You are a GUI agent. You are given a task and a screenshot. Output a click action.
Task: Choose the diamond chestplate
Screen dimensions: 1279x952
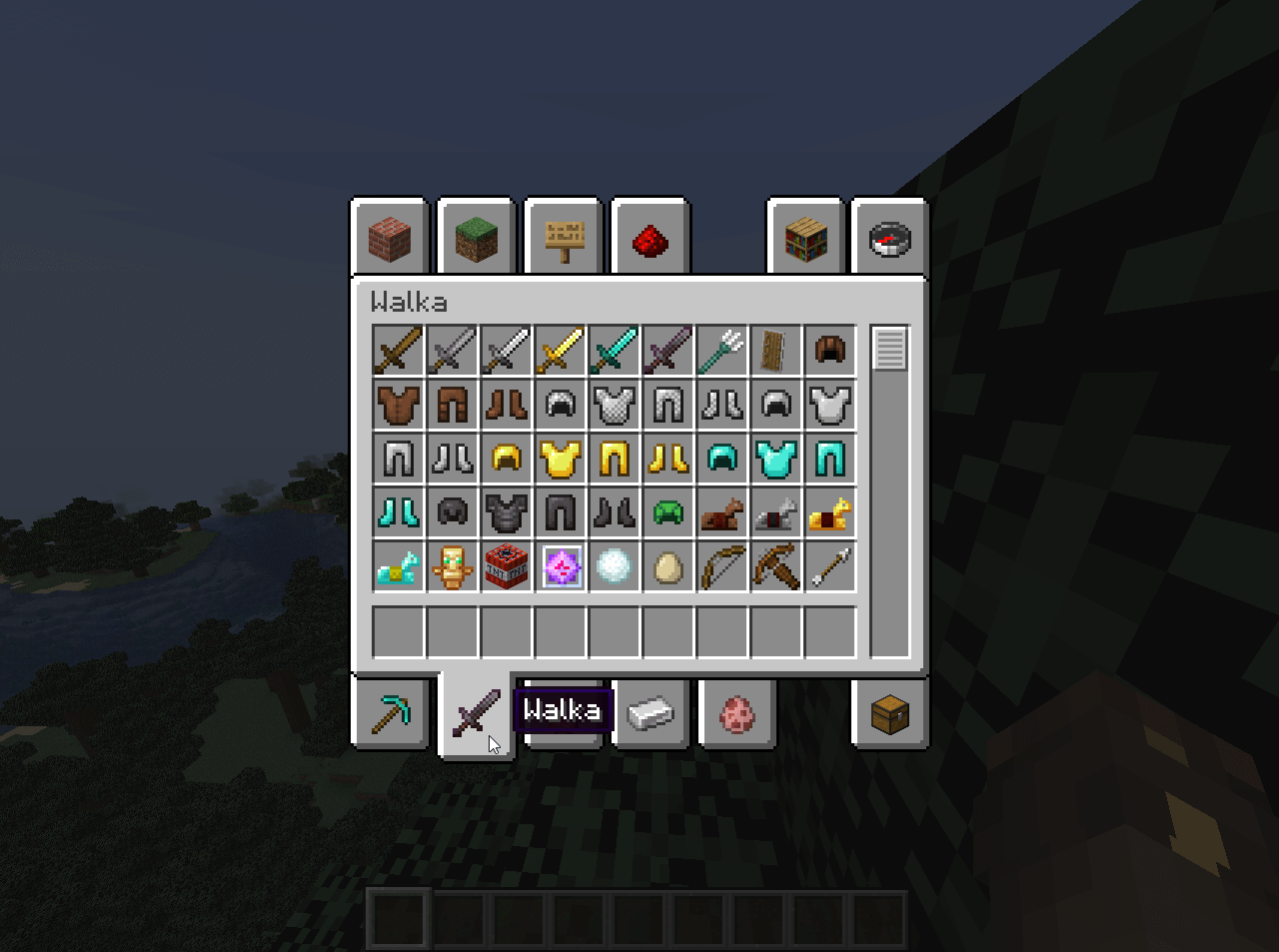click(776, 459)
